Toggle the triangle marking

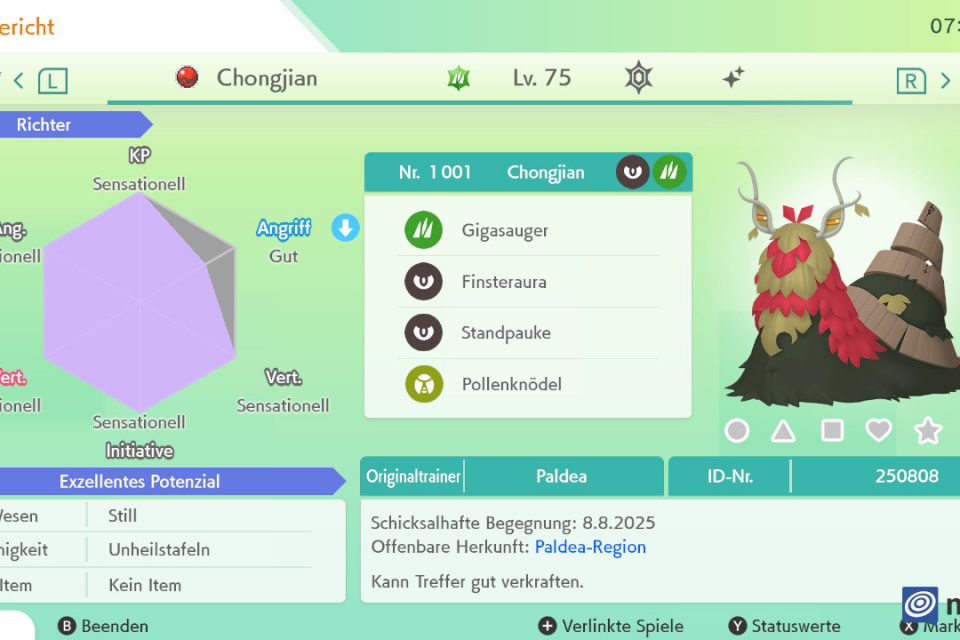point(783,431)
